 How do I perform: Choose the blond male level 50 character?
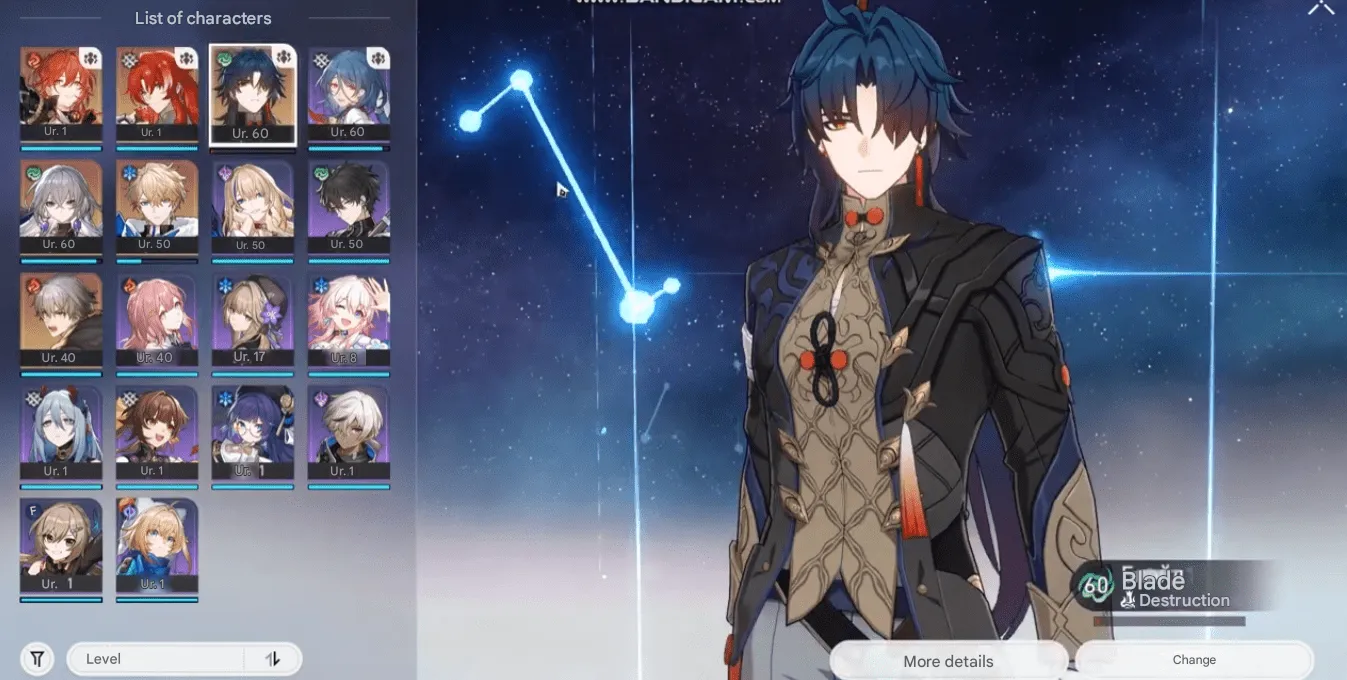tap(157, 207)
